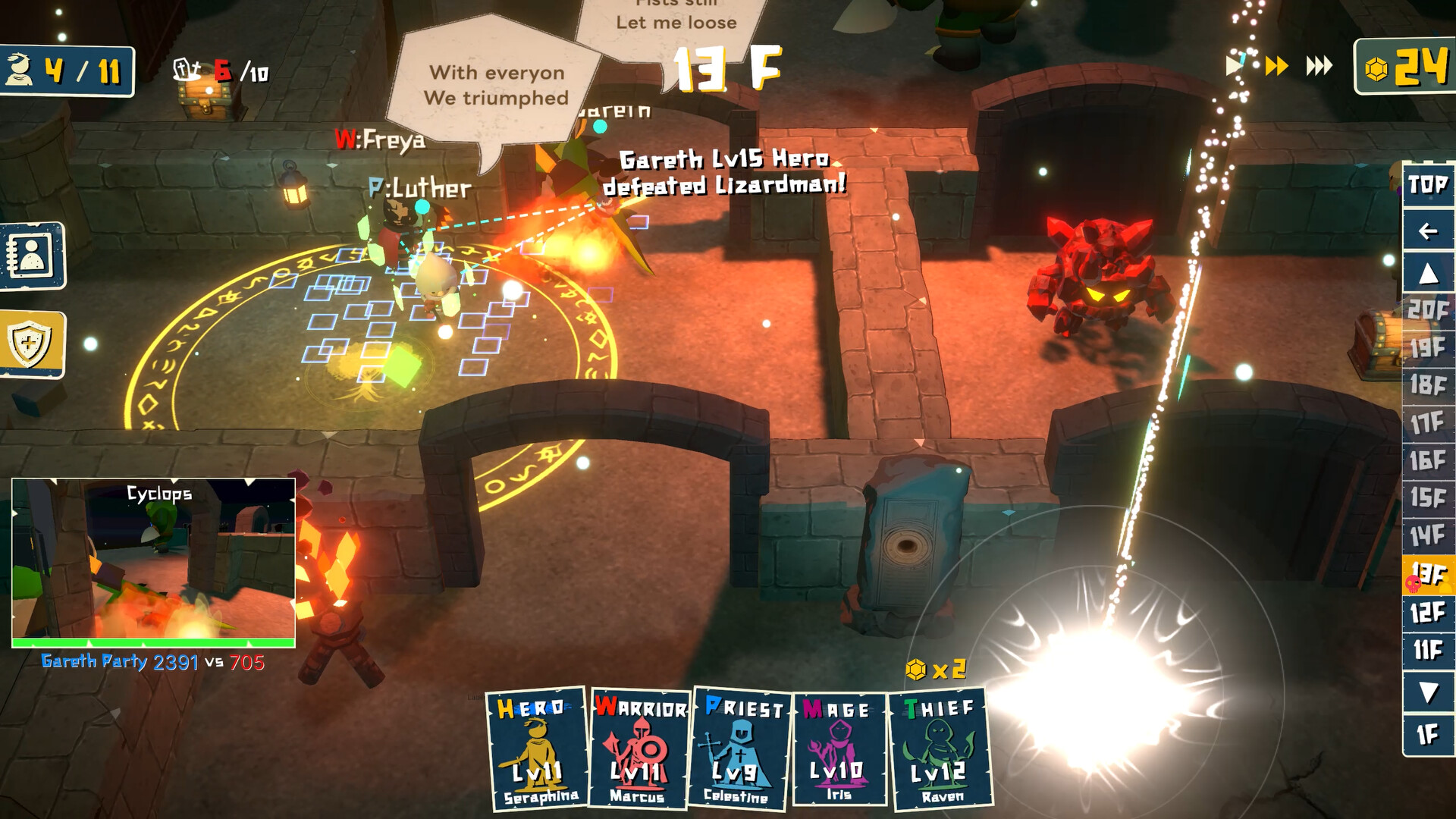1456x819 pixels.
Task: Select the Hero card Seraphina
Action: [537, 749]
